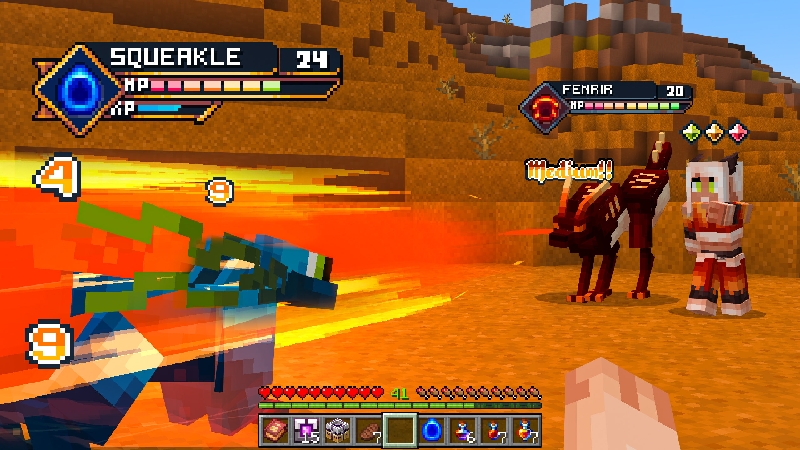Viewport: 800px width, 450px height.
Task: Select the red book hotbar slot
Action: coord(276,431)
